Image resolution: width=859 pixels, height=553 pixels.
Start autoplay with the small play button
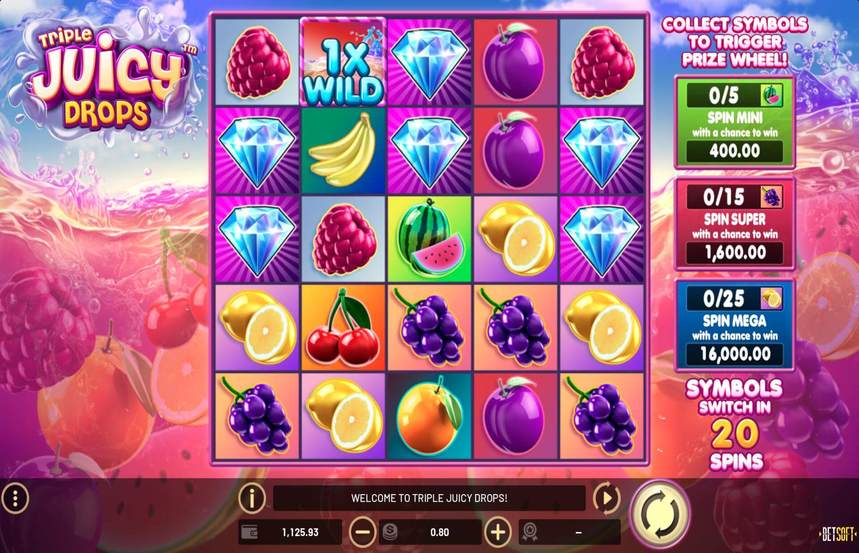pyautogui.click(x=606, y=497)
